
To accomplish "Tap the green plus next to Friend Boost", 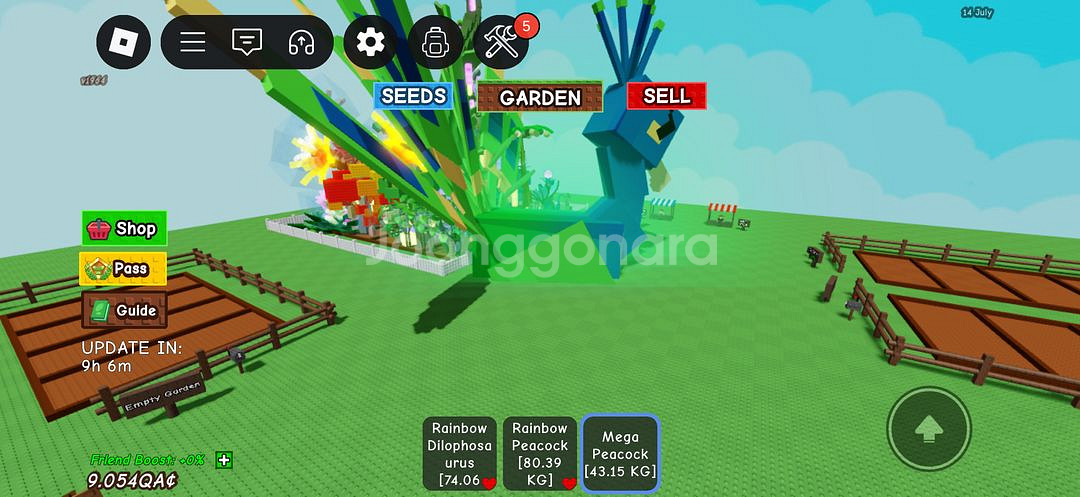I will pyautogui.click(x=224, y=460).
